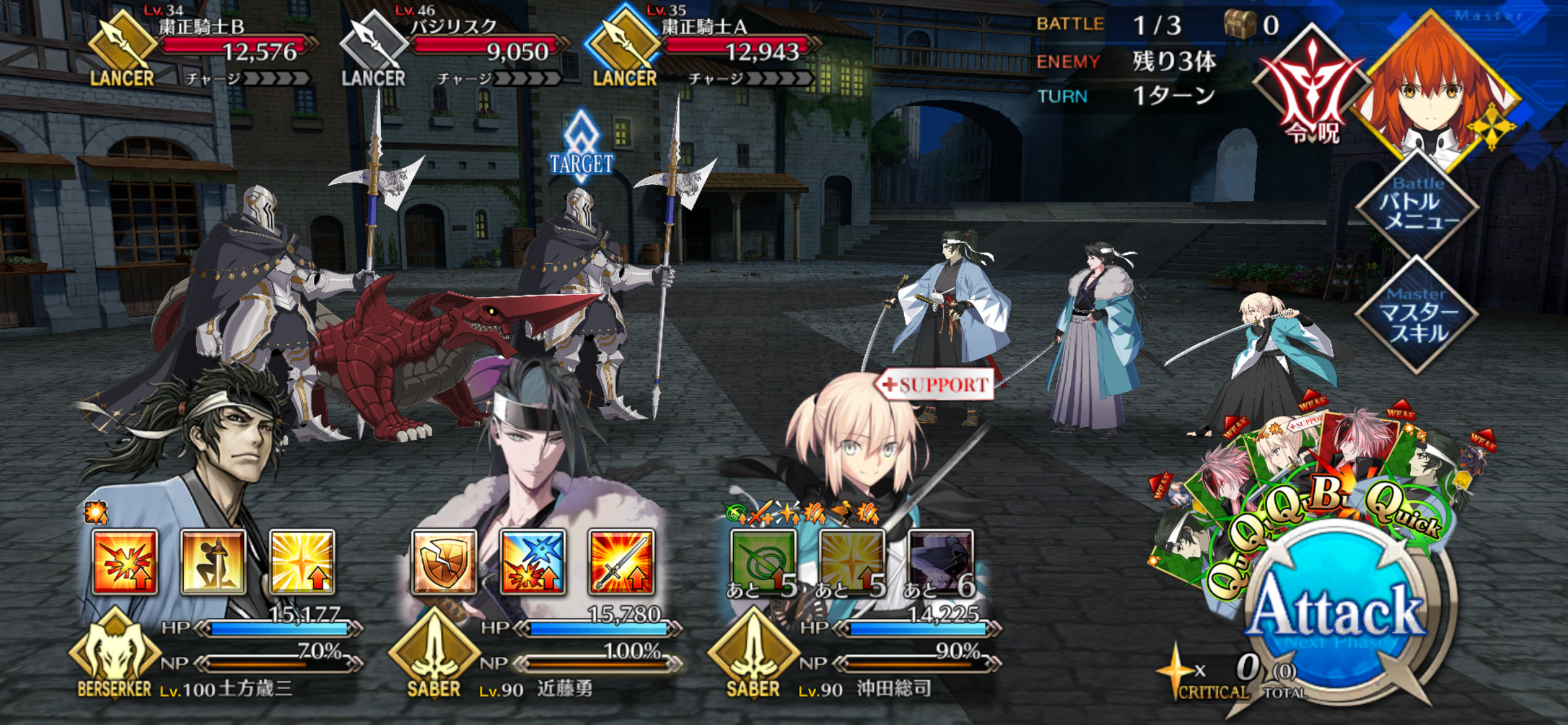Open the Master Skill panel
The width and height of the screenshot is (1568, 725).
pyautogui.click(x=1417, y=316)
